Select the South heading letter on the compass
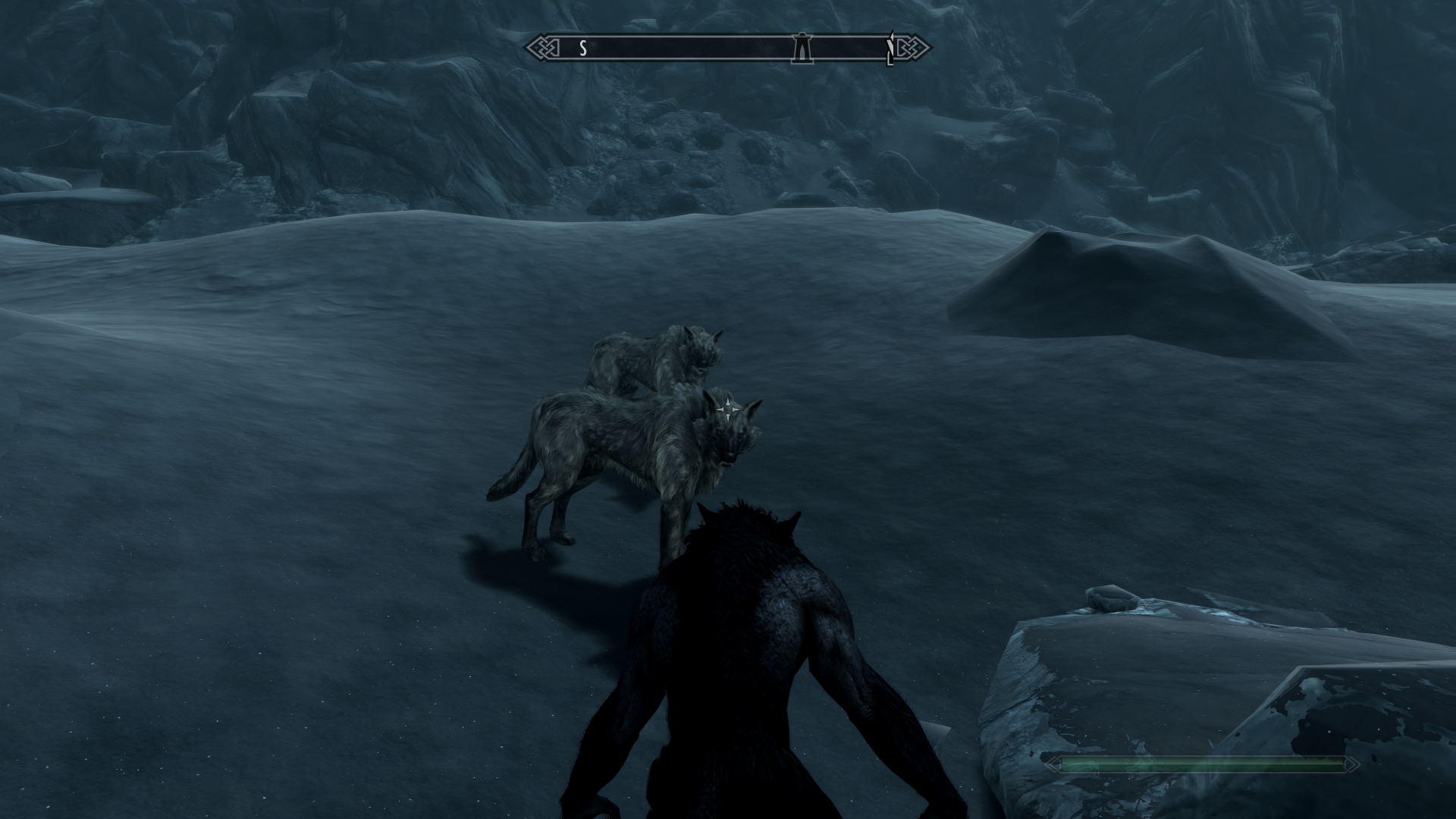 click(582, 49)
